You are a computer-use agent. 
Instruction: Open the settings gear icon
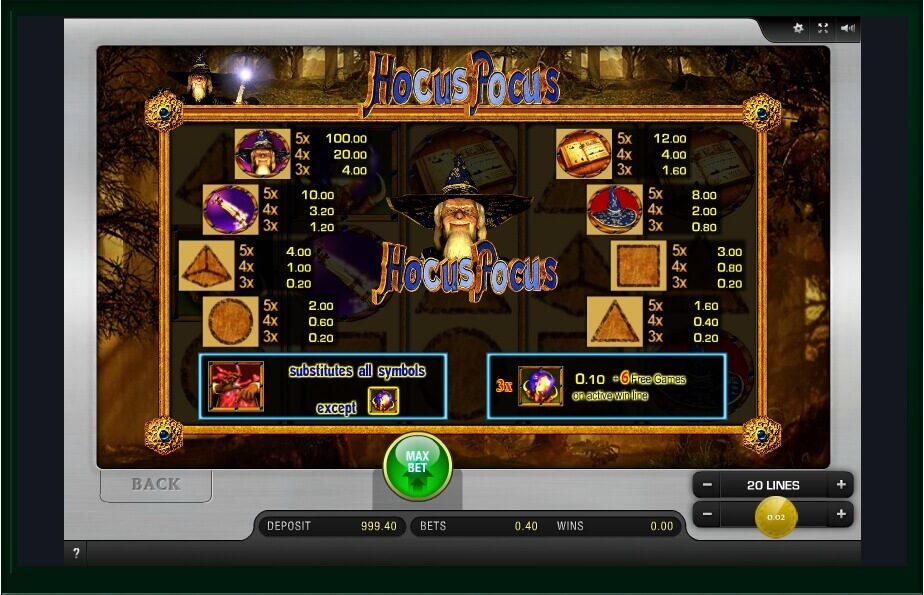click(798, 29)
